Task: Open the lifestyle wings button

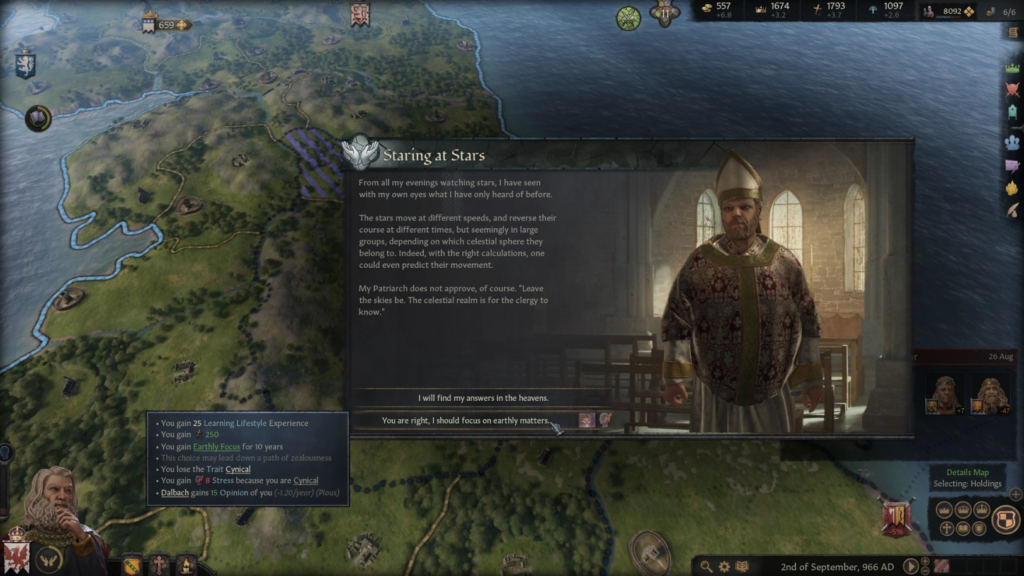Action: coord(48,559)
